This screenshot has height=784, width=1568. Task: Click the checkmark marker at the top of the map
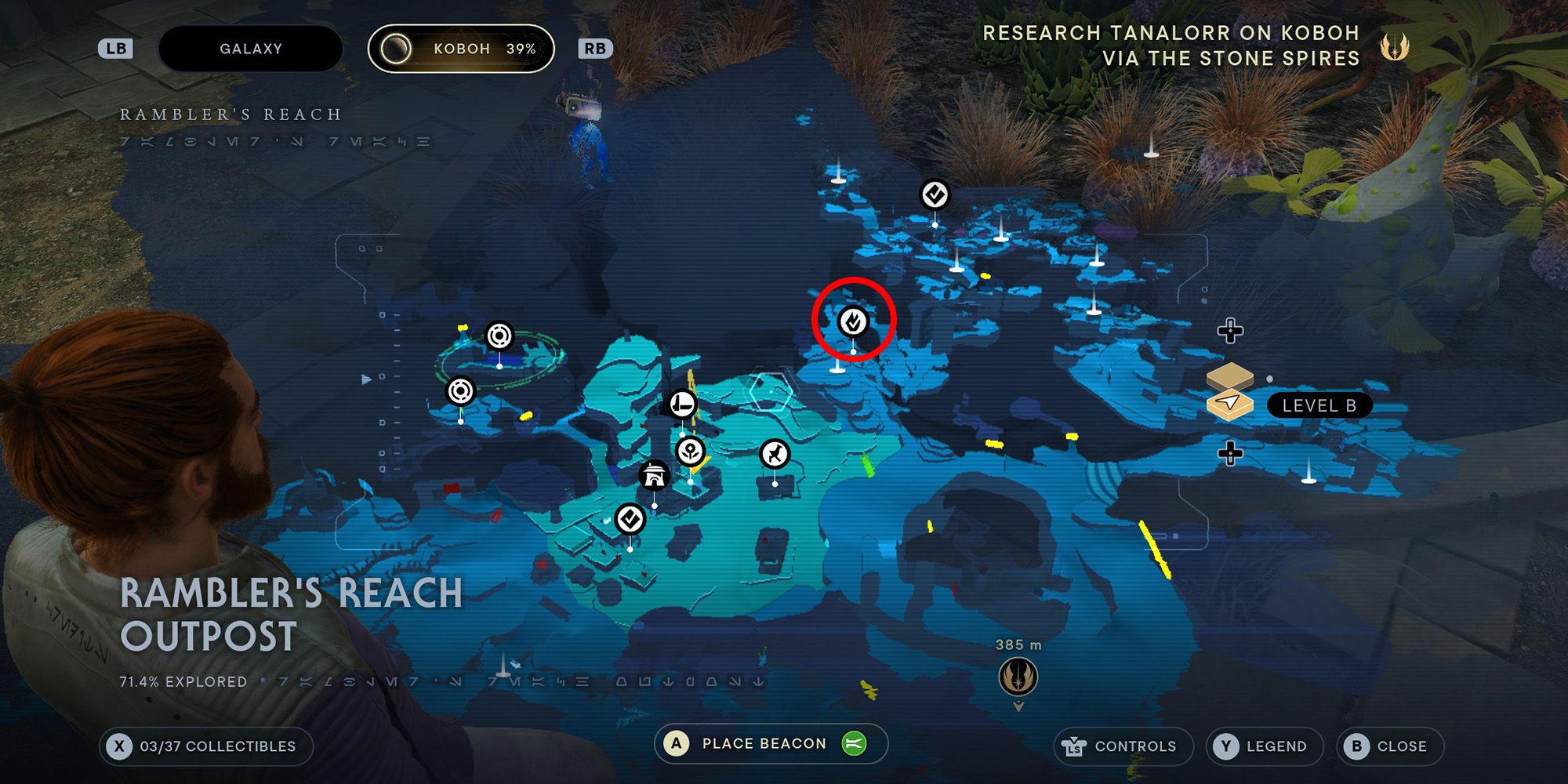click(x=935, y=195)
